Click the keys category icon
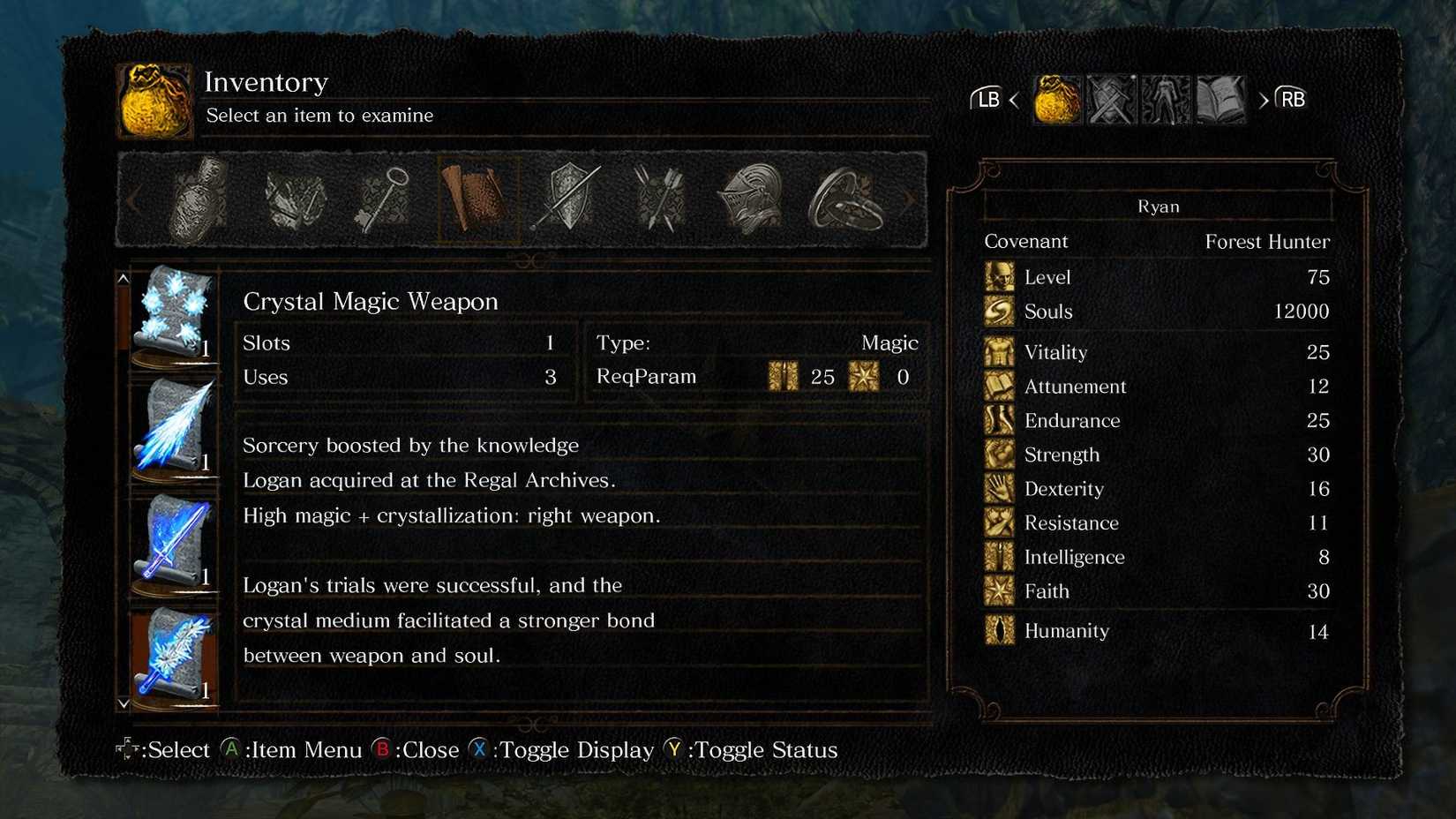 coord(384,199)
